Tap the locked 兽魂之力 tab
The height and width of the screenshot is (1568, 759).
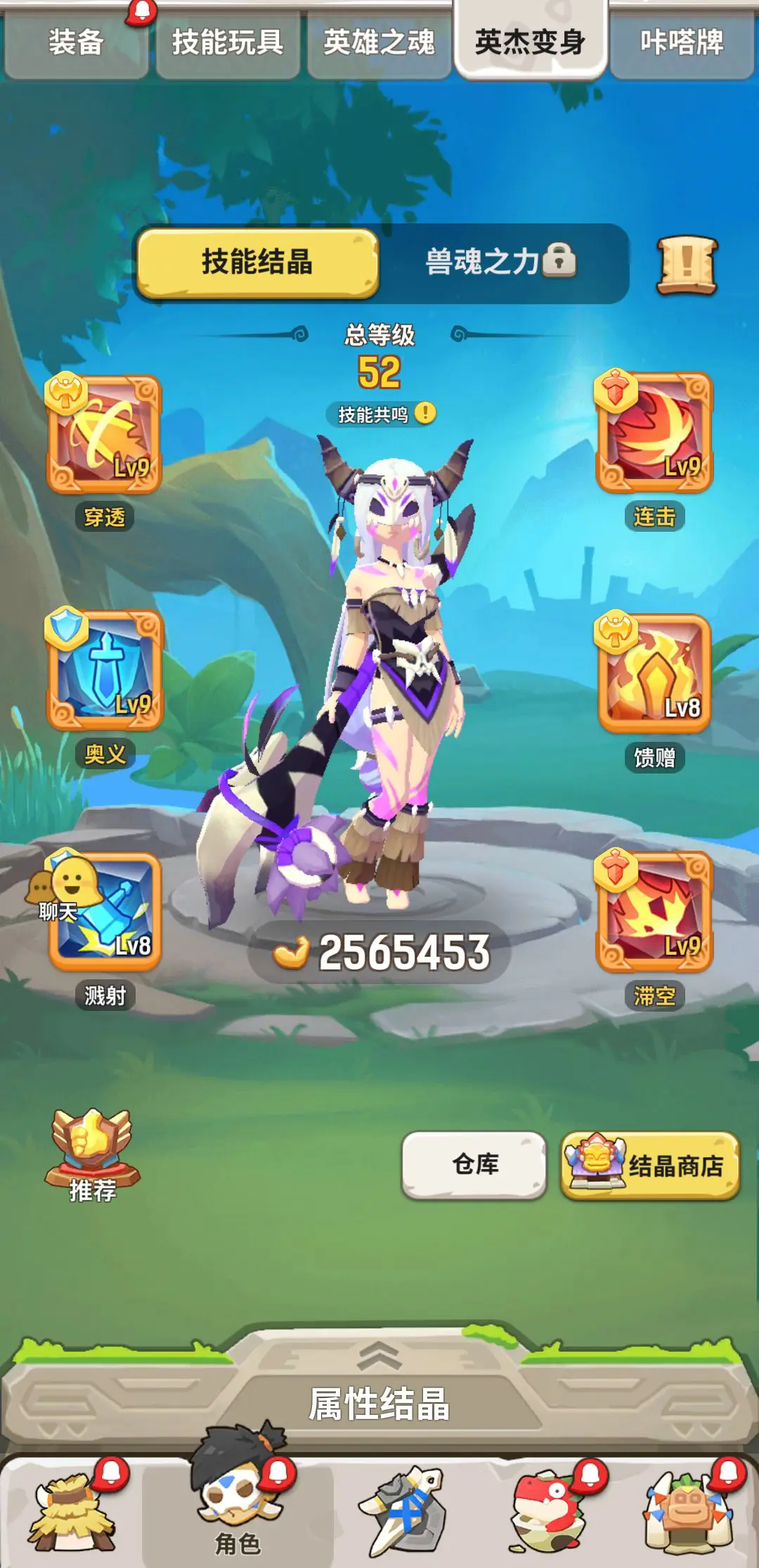tap(500, 262)
